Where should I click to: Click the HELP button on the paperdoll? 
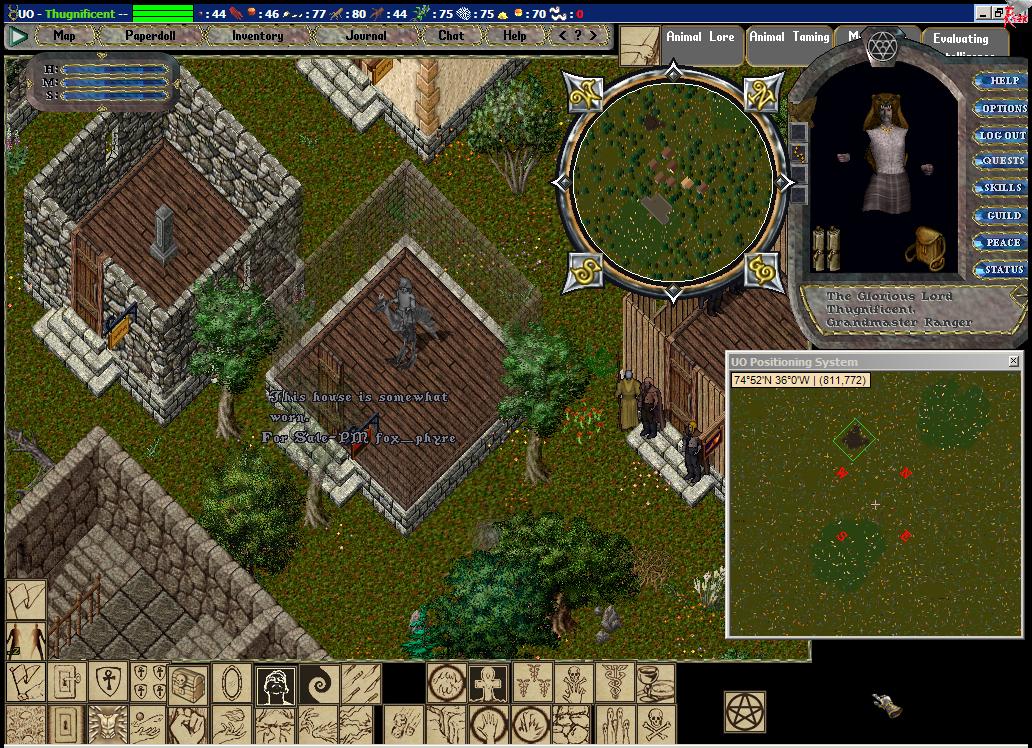coord(1003,81)
